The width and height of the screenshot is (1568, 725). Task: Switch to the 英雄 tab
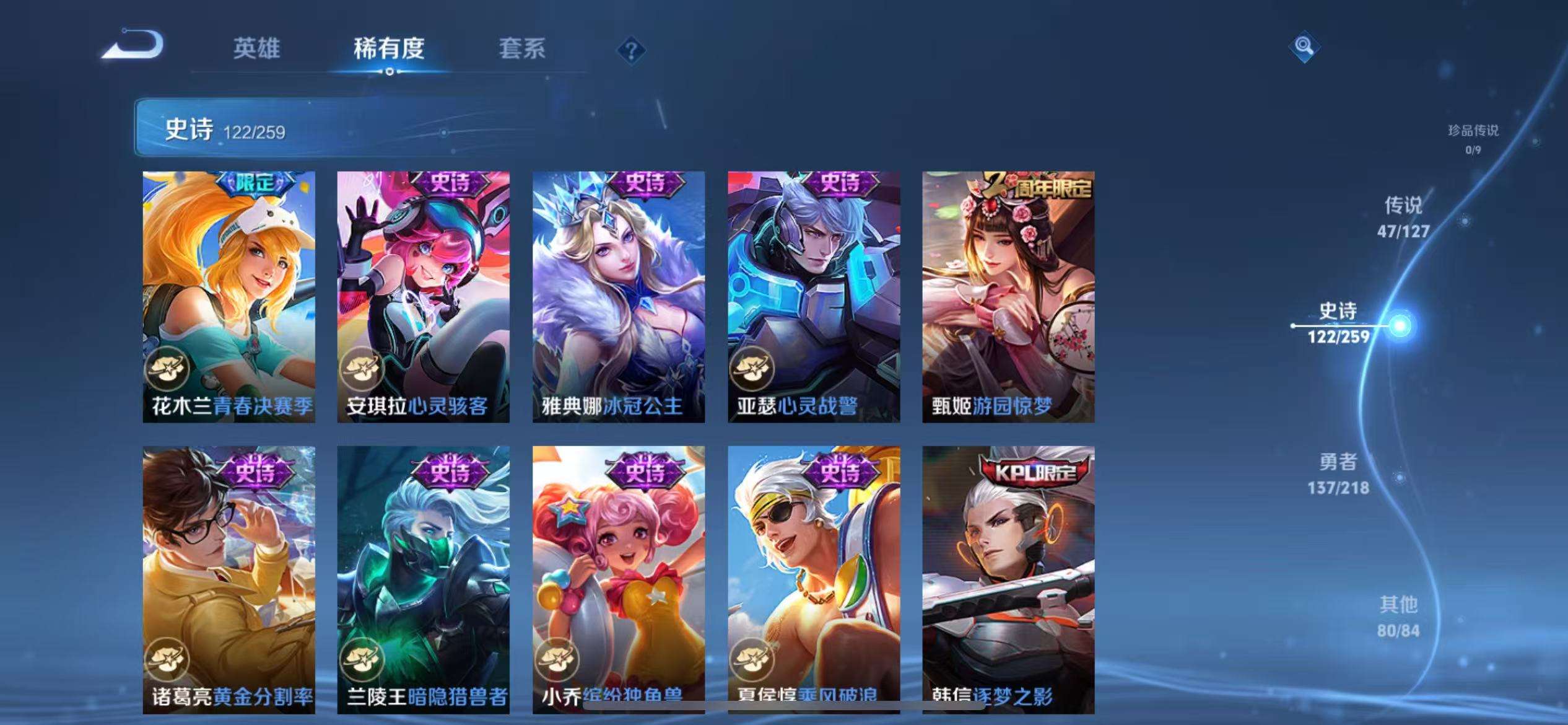click(256, 50)
